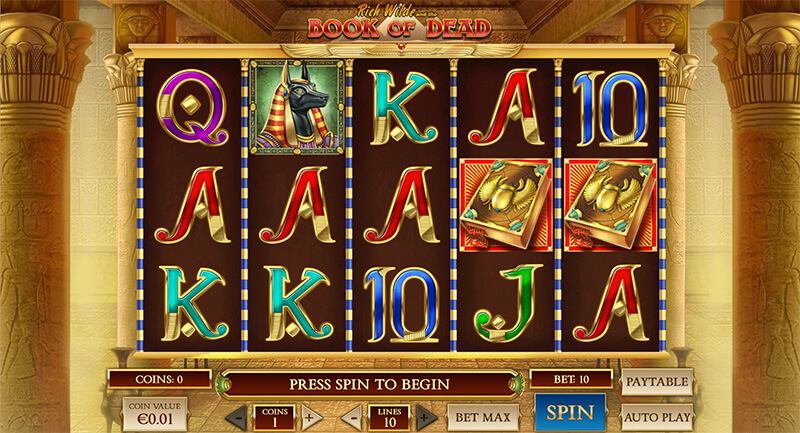
Task: Start Auto Play
Action: 658,414
